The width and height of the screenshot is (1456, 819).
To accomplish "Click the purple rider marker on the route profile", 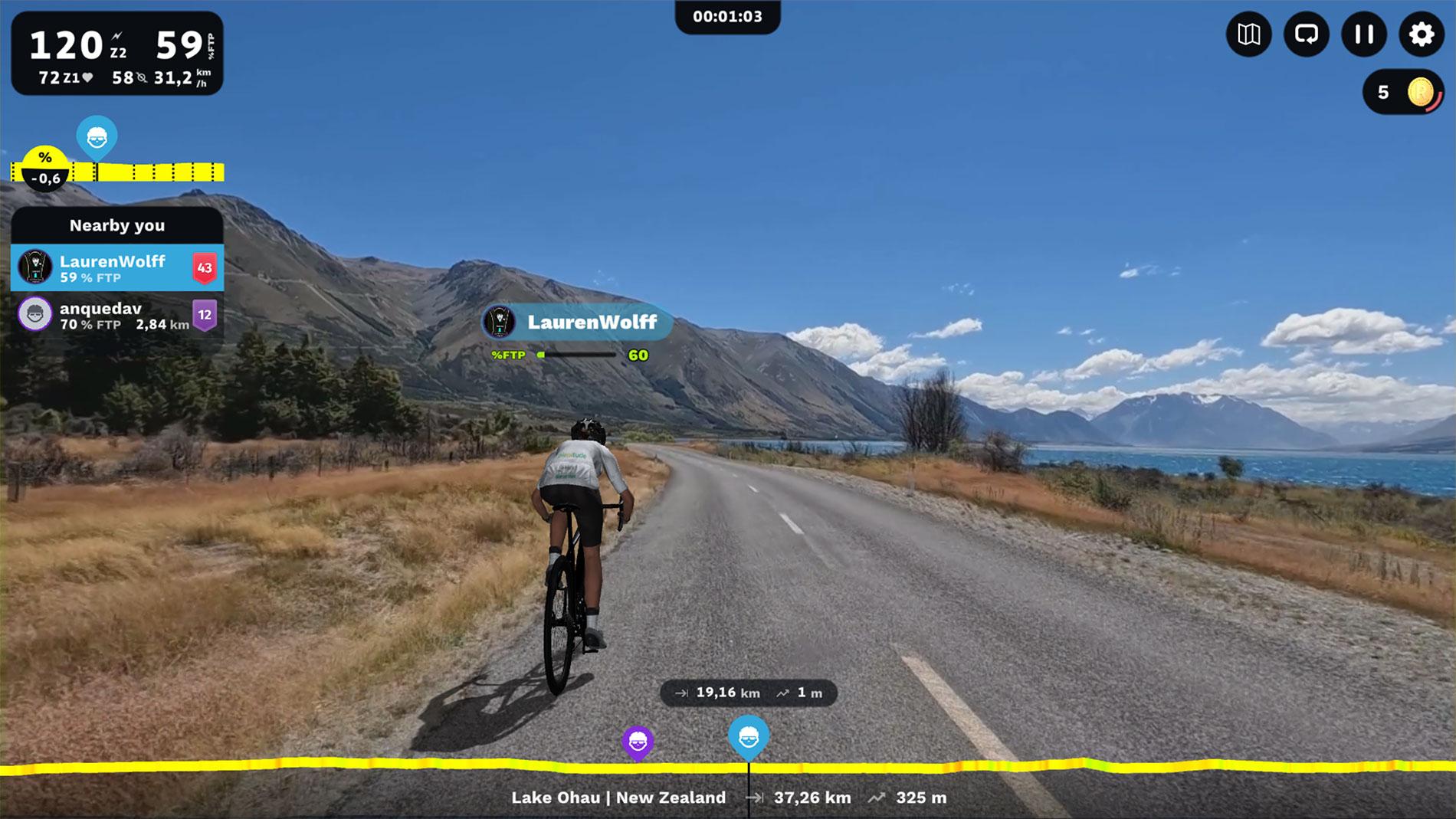I will [x=638, y=741].
